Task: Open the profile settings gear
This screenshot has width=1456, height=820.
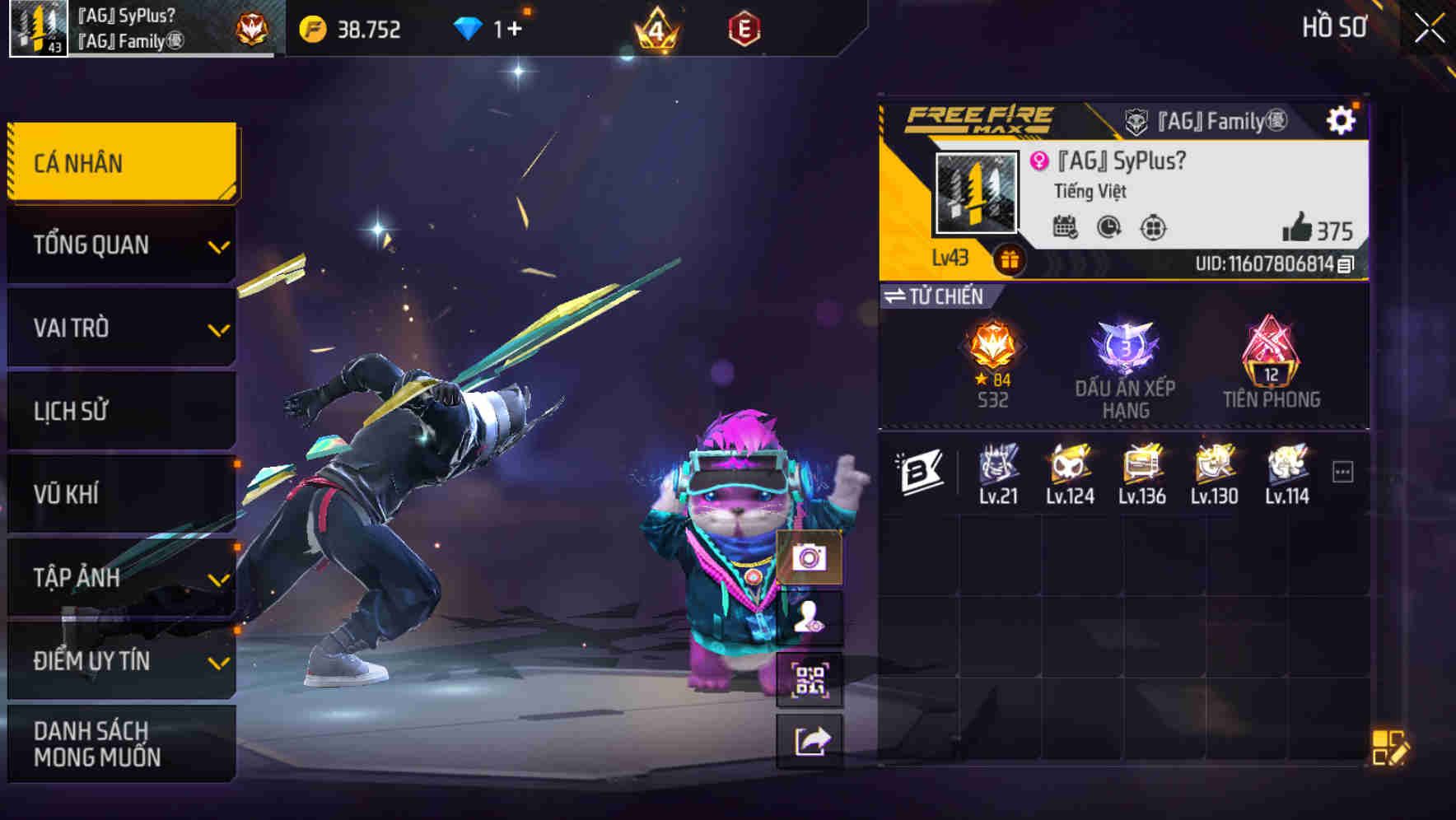Action: [x=1341, y=119]
